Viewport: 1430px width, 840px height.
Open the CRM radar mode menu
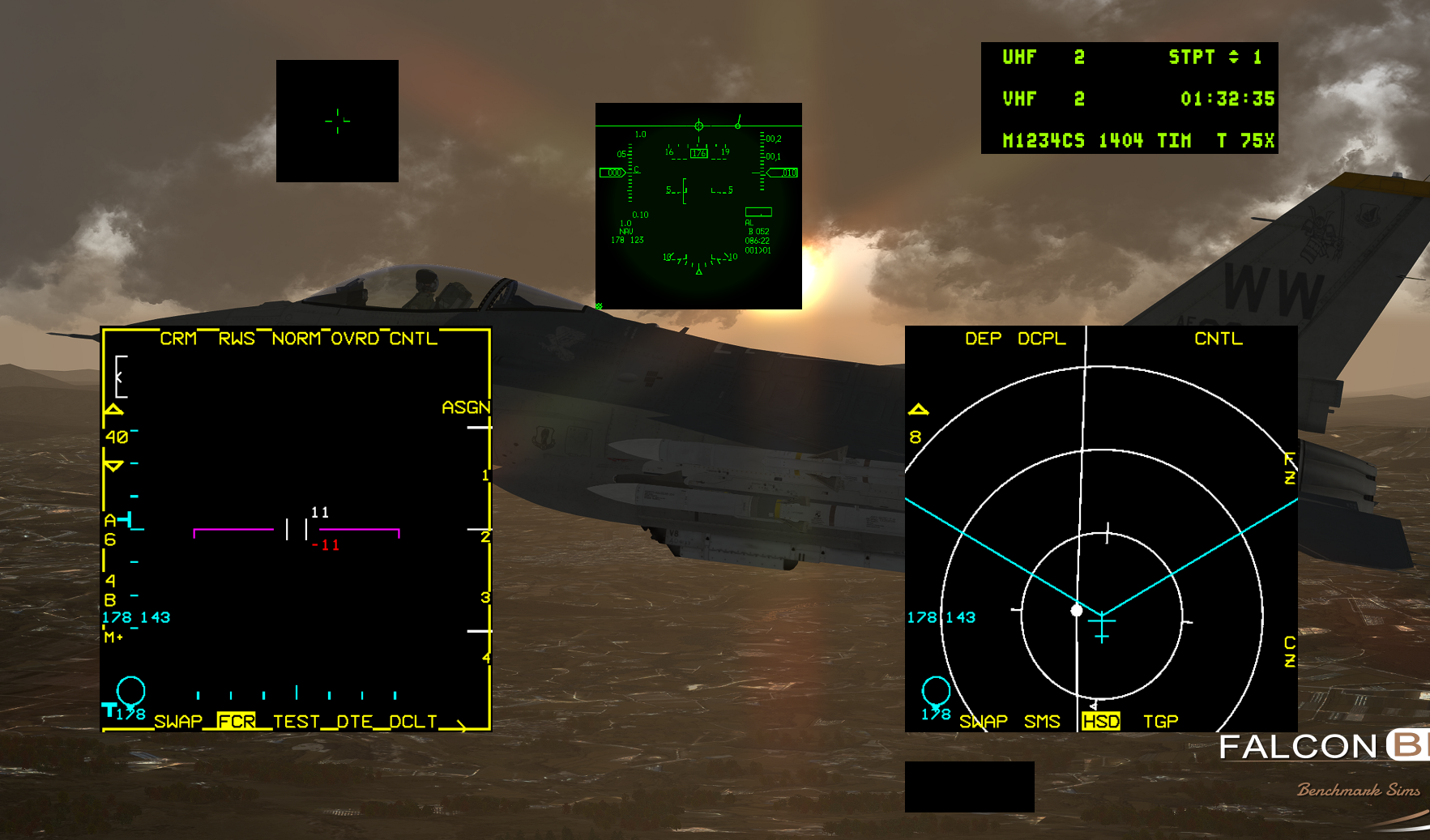(178, 339)
